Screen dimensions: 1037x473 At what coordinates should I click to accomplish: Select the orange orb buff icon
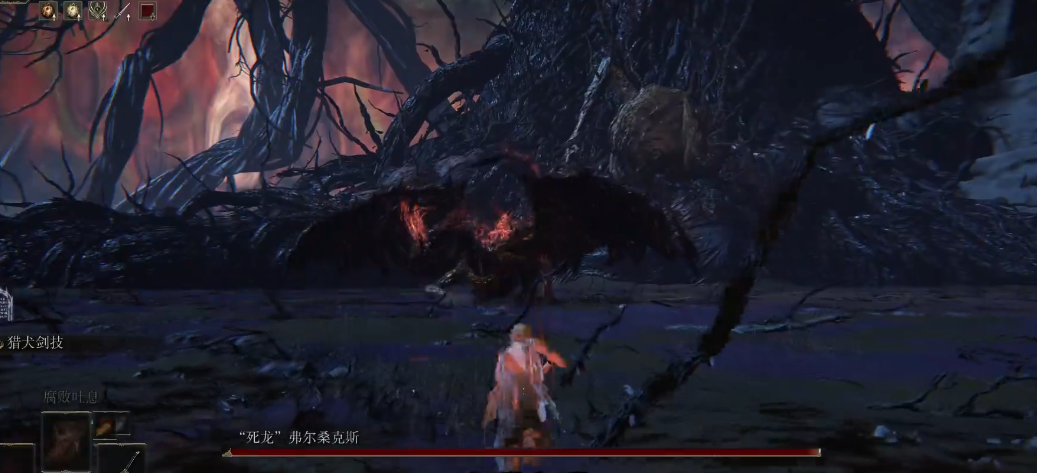point(48,11)
